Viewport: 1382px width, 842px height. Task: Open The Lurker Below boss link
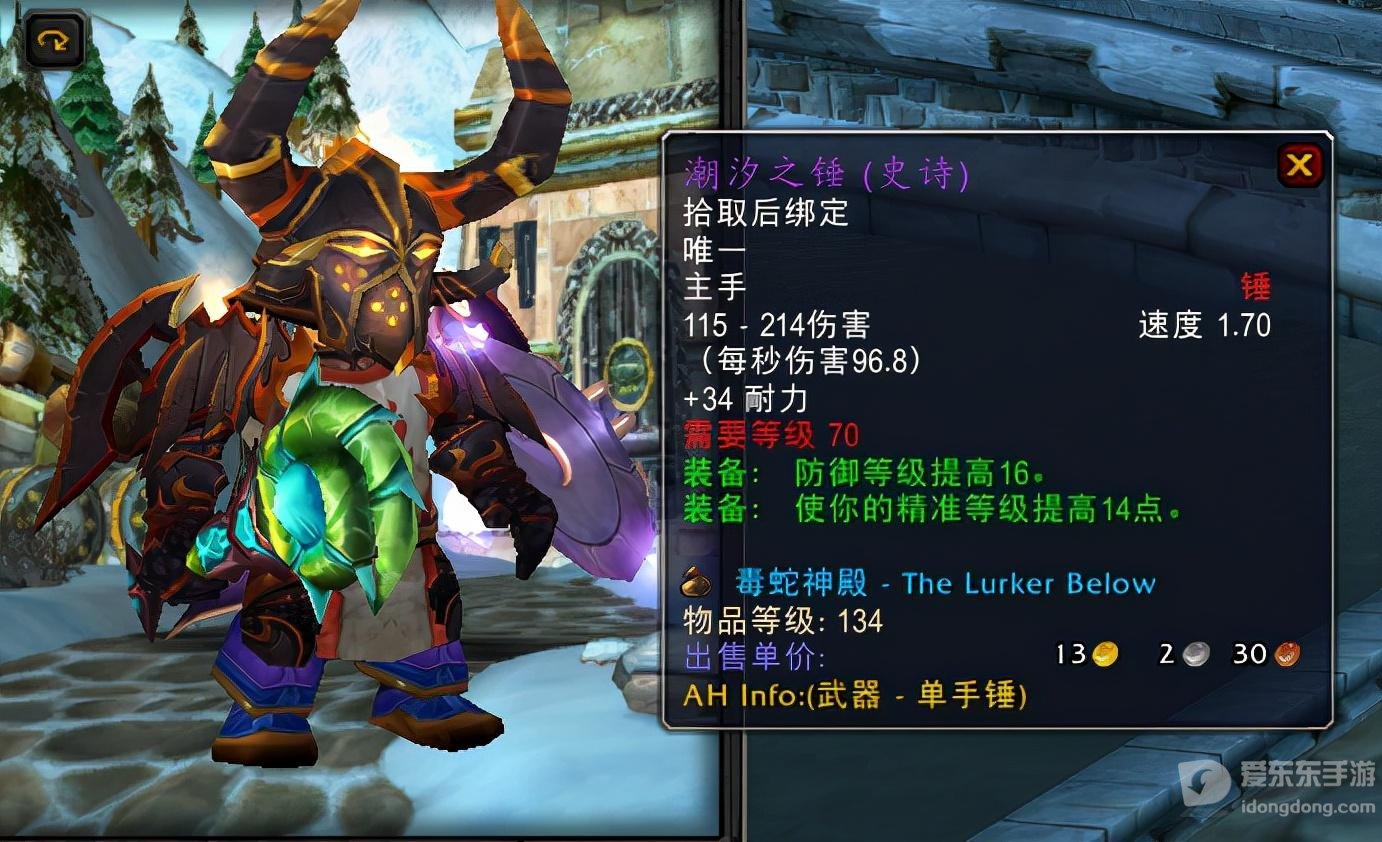[1030, 583]
